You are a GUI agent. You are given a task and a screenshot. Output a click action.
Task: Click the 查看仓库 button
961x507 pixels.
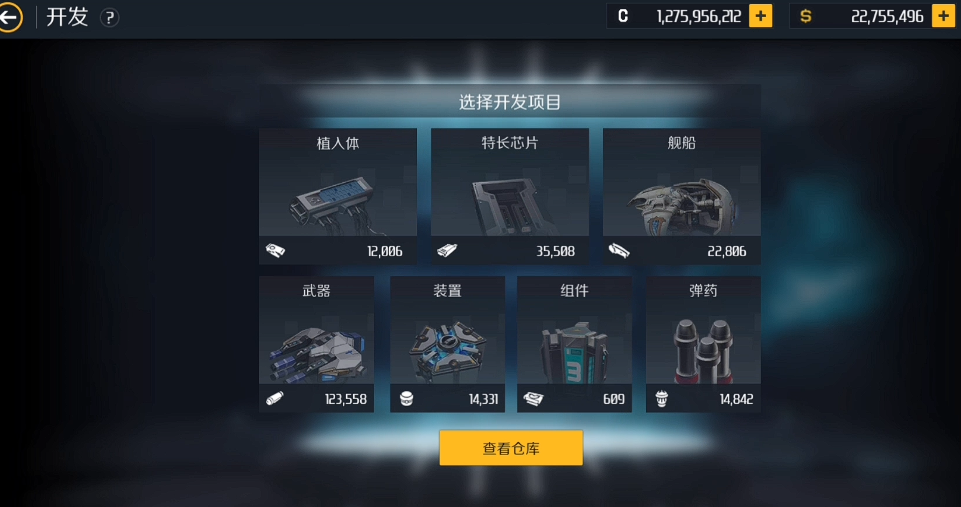[511, 448]
